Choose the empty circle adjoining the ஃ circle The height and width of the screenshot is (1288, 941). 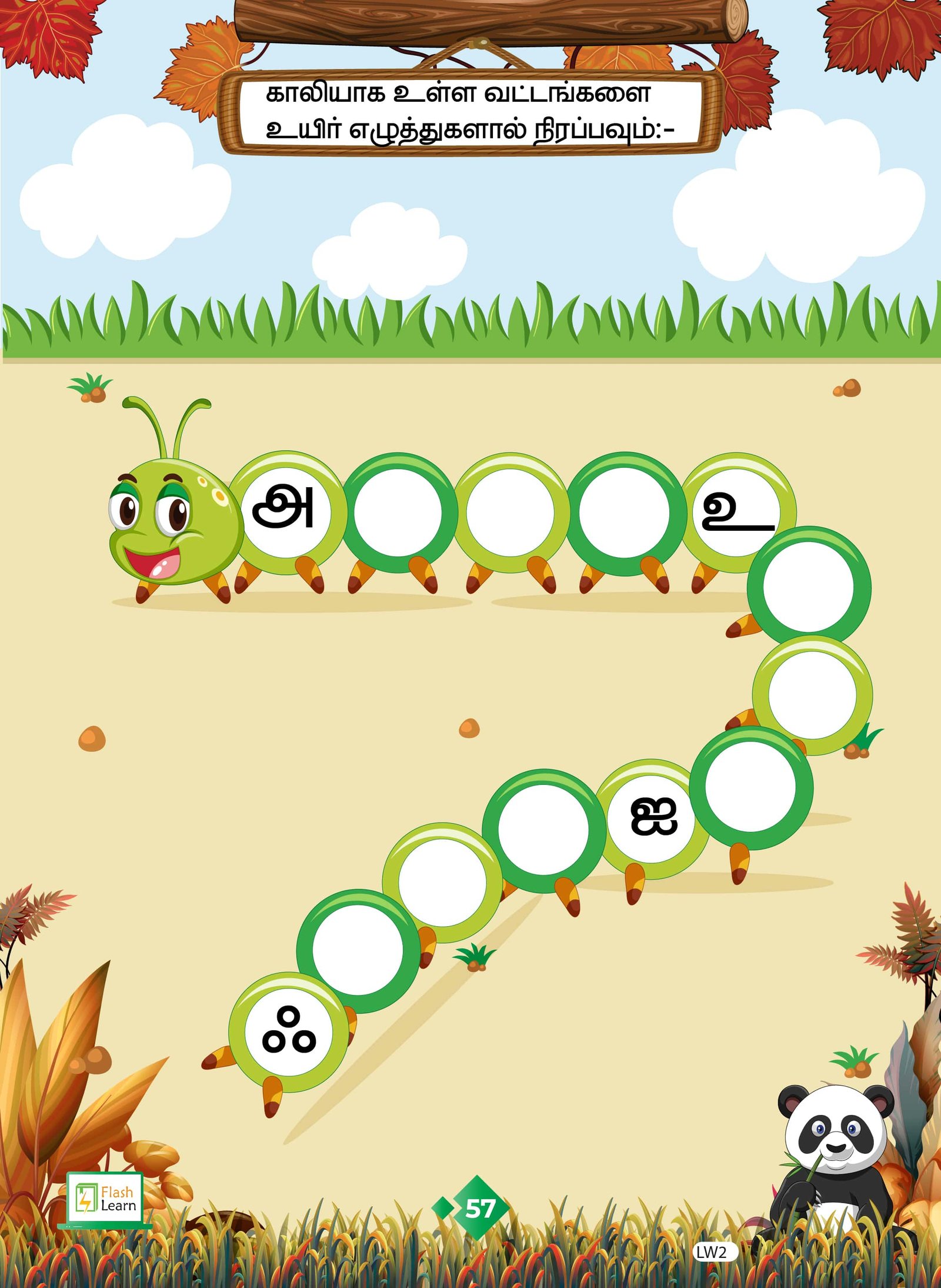(358, 950)
